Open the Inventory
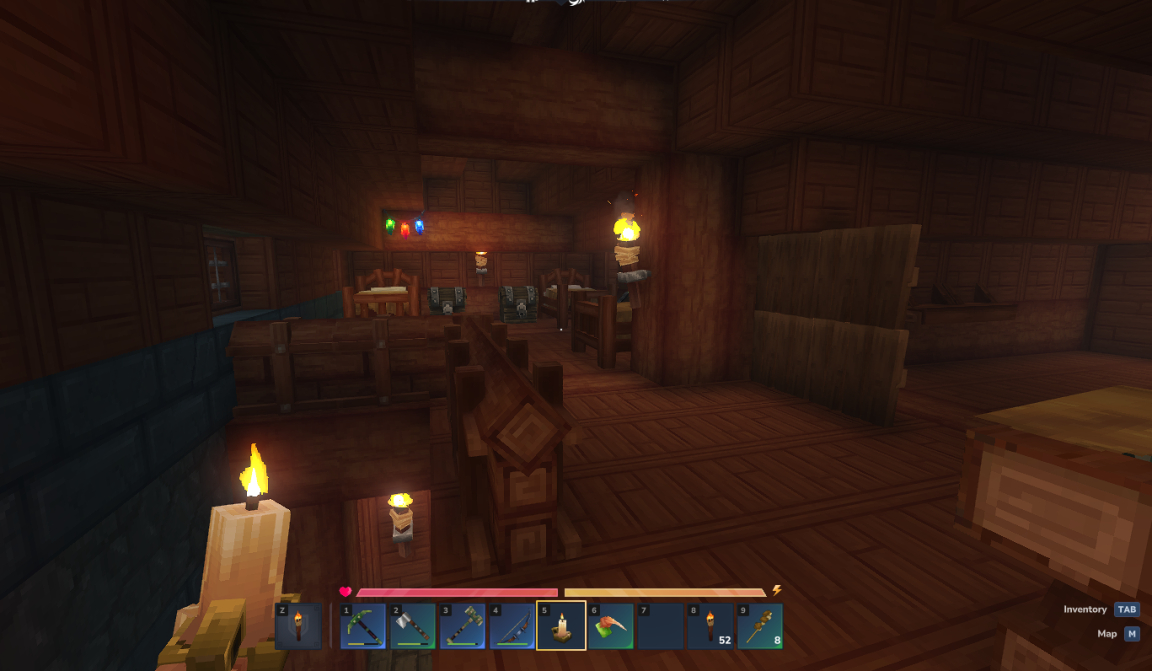Image resolution: width=1152 pixels, height=671 pixels. 1127,609
